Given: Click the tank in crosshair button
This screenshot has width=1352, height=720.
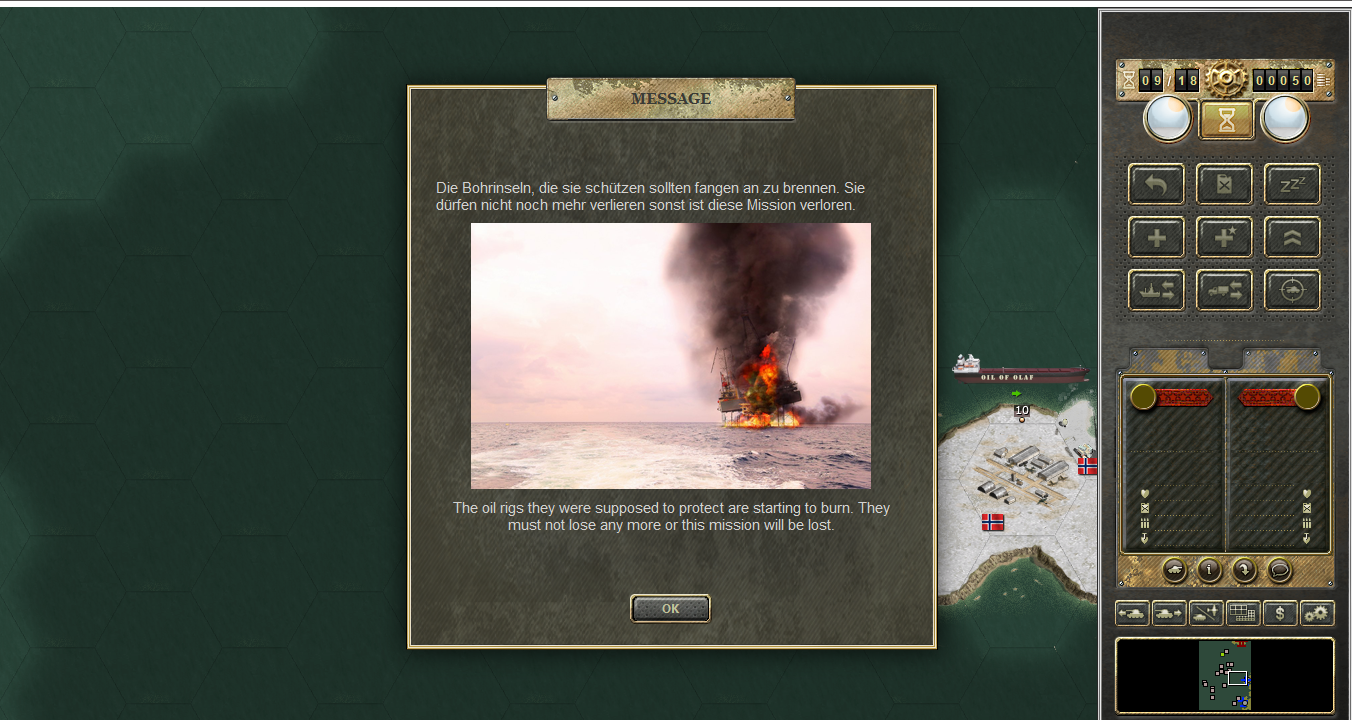Looking at the screenshot, I should click(1292, 290).
